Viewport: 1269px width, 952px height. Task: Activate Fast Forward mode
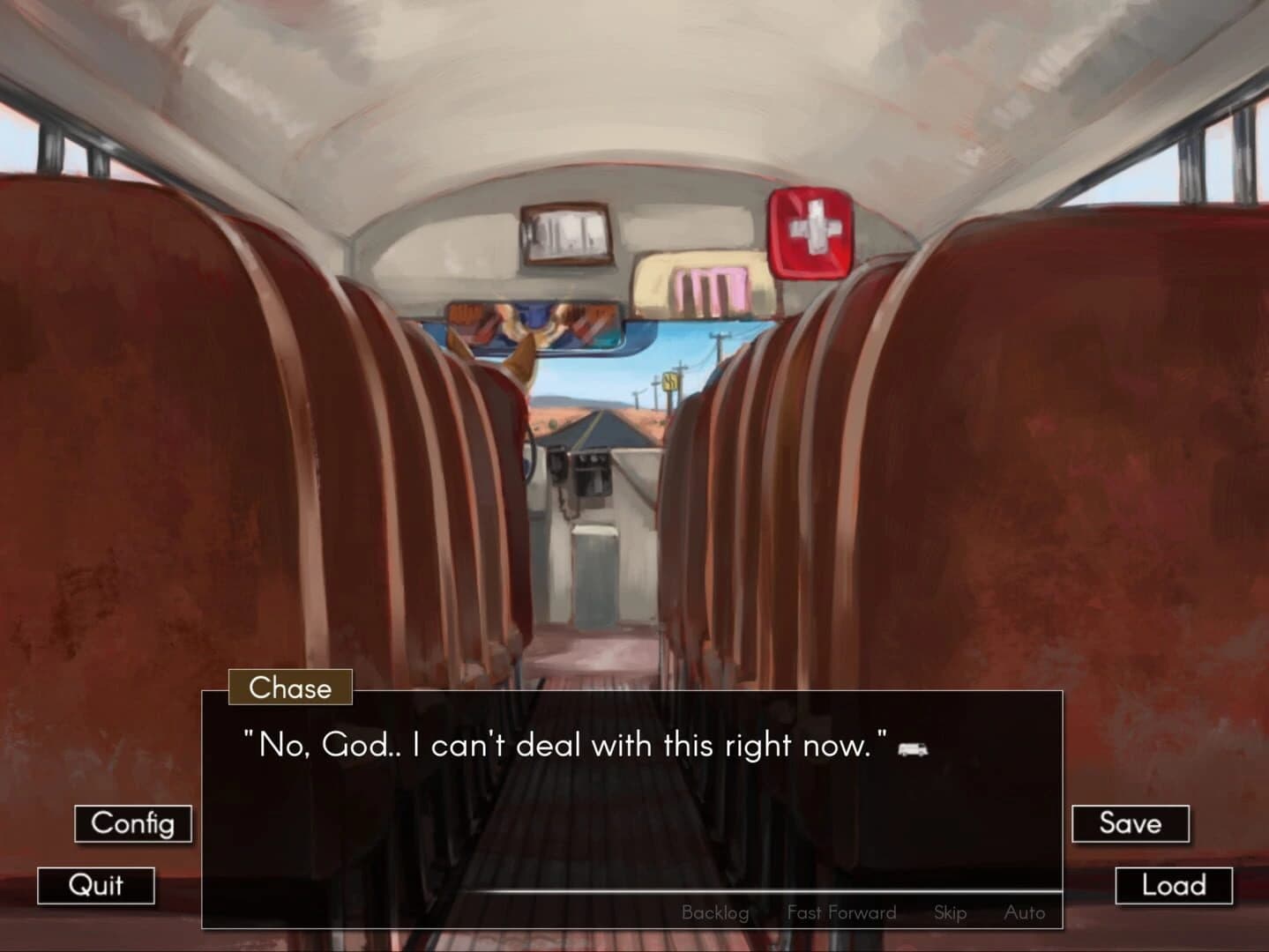tap(841, 912)
